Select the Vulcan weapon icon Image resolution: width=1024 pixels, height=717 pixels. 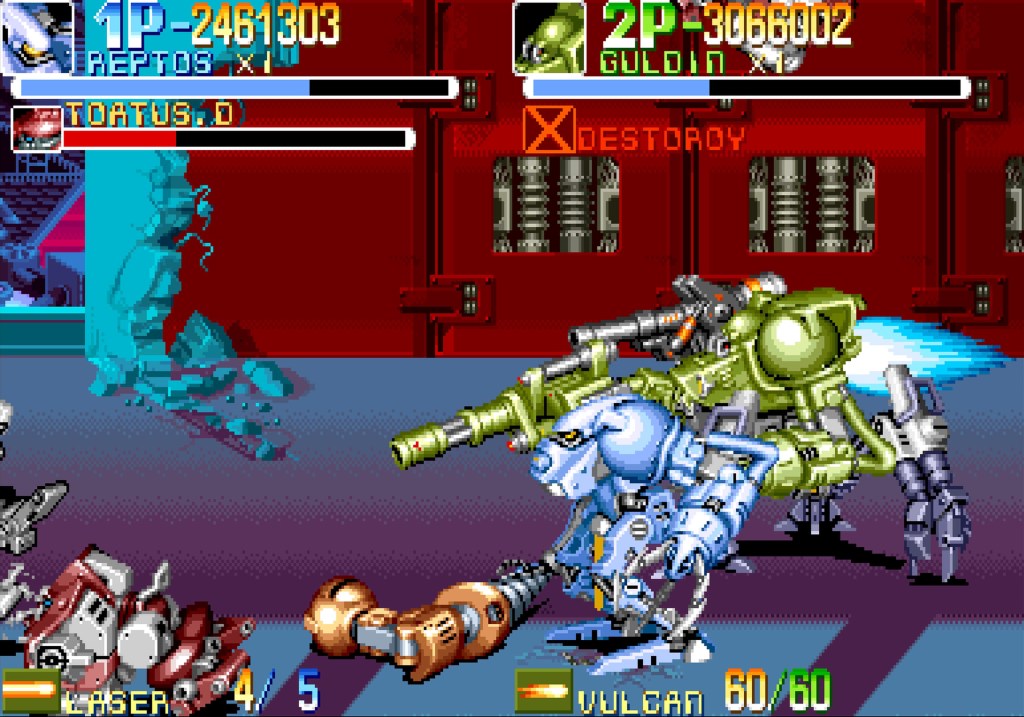tap(543, 691)
